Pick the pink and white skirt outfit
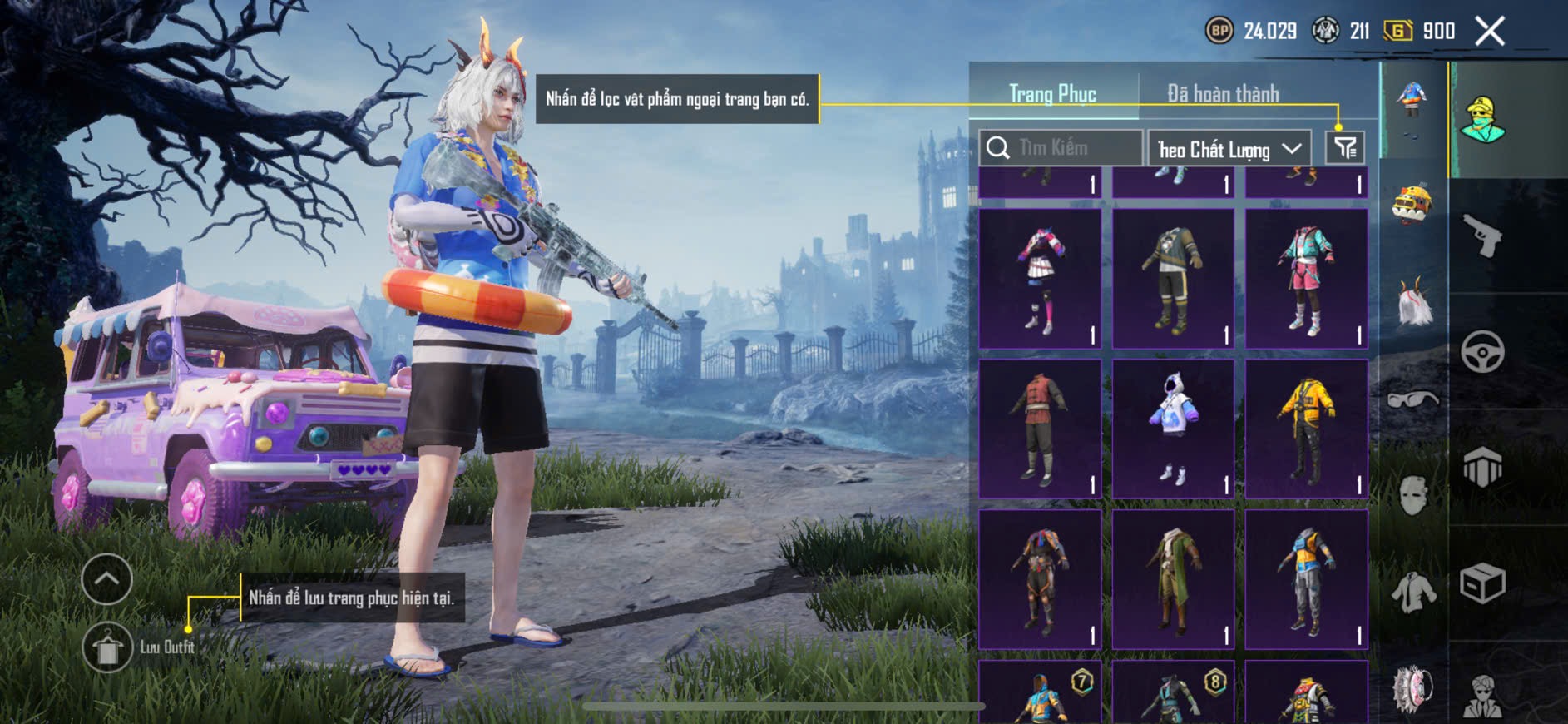1568x724 pixels. click(1040, 278)
